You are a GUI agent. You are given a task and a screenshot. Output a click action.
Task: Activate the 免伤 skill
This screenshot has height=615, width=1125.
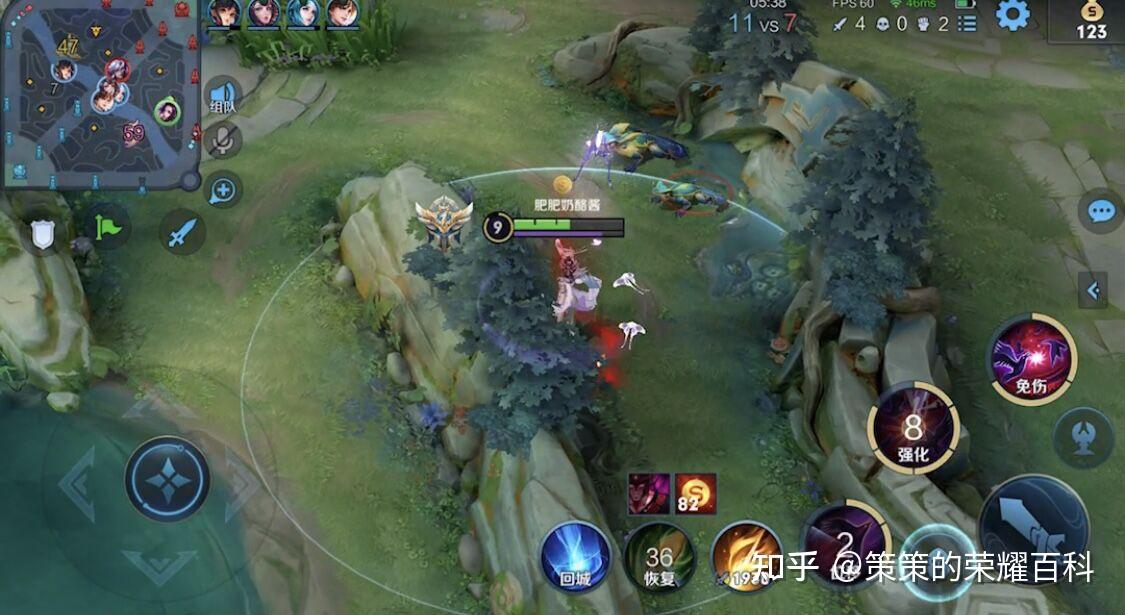coord(1031,357)
